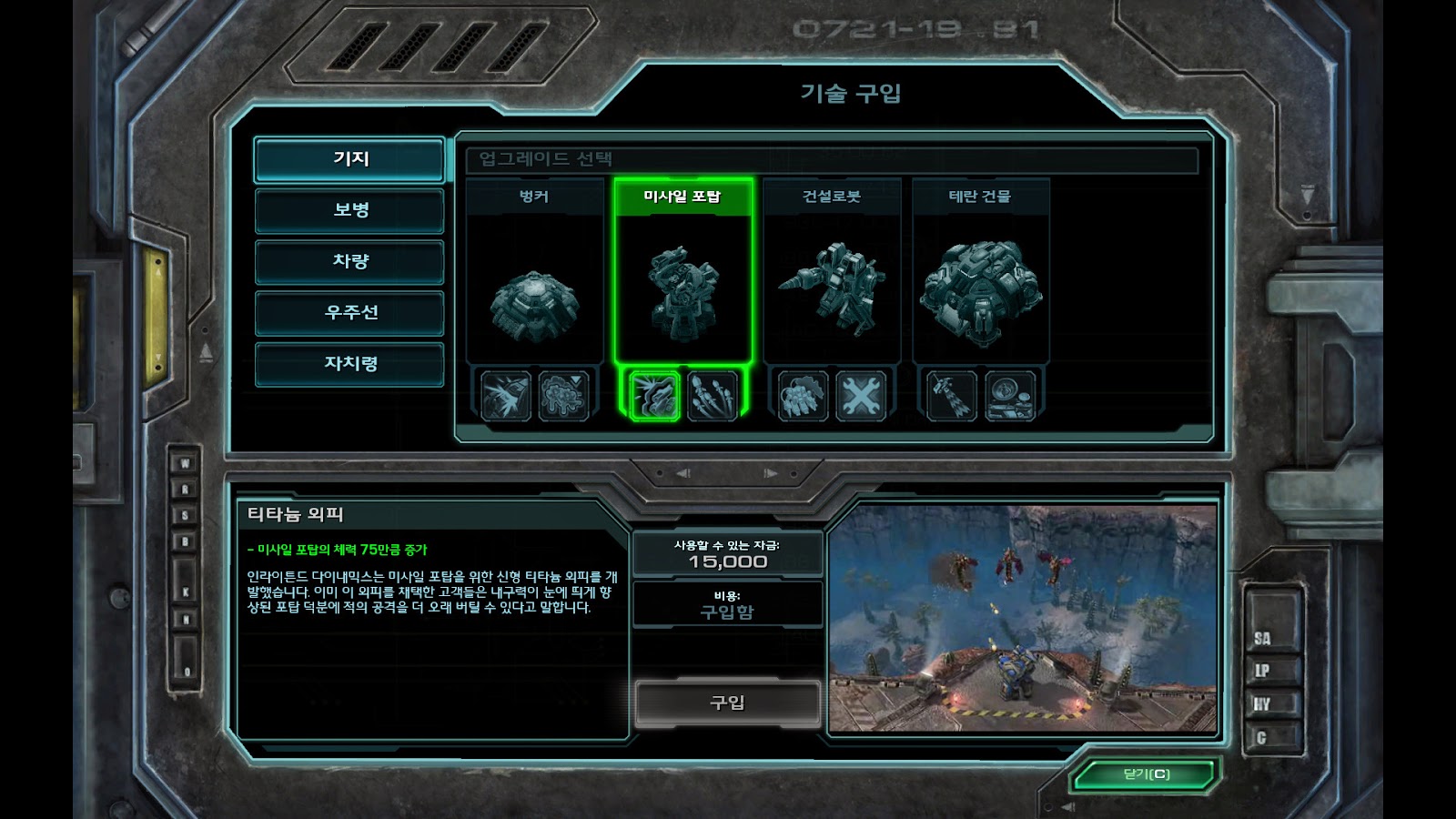The height and width of the screenshot is (819, 1456).
Task: Select the SCV's first upgrade icon
Action: 803,396
